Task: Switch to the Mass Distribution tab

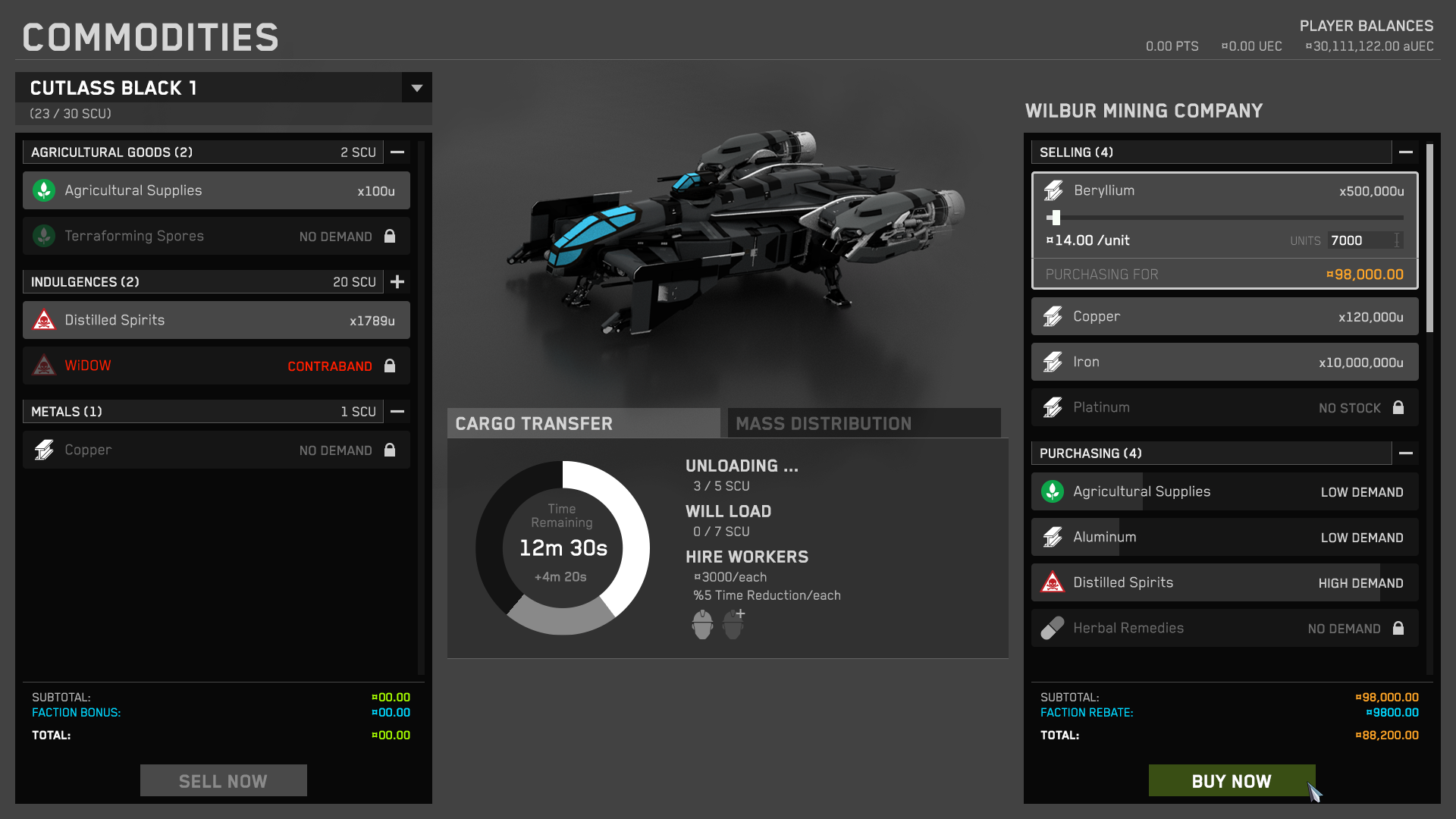Action: pyautogui.click(x=864, y=424)
